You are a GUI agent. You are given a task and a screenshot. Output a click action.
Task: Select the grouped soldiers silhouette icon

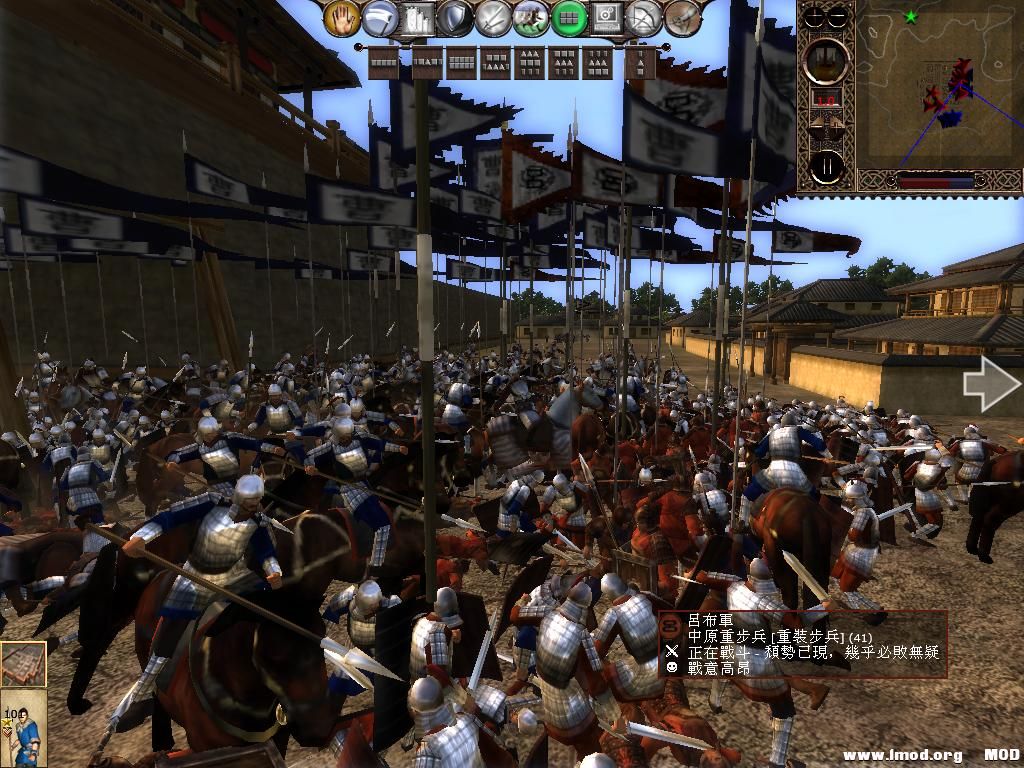click(418, 17)
